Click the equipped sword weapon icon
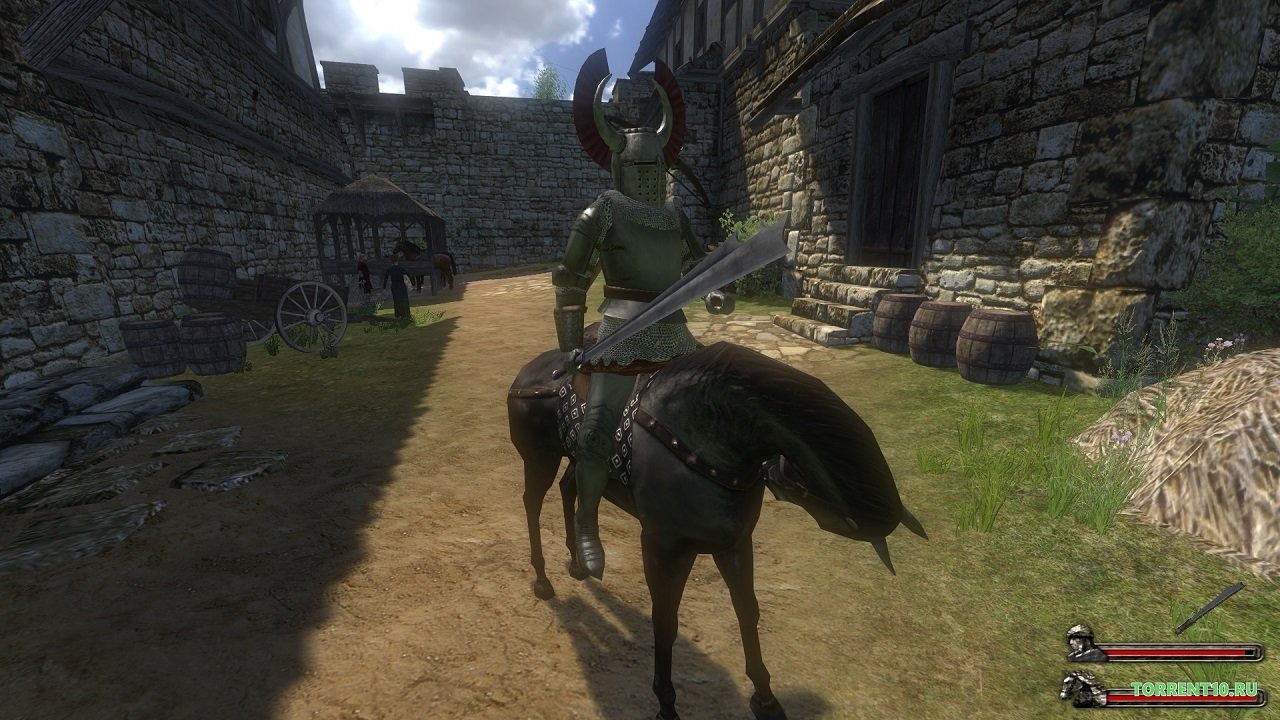1280x720 pixels. point(1209,608)
